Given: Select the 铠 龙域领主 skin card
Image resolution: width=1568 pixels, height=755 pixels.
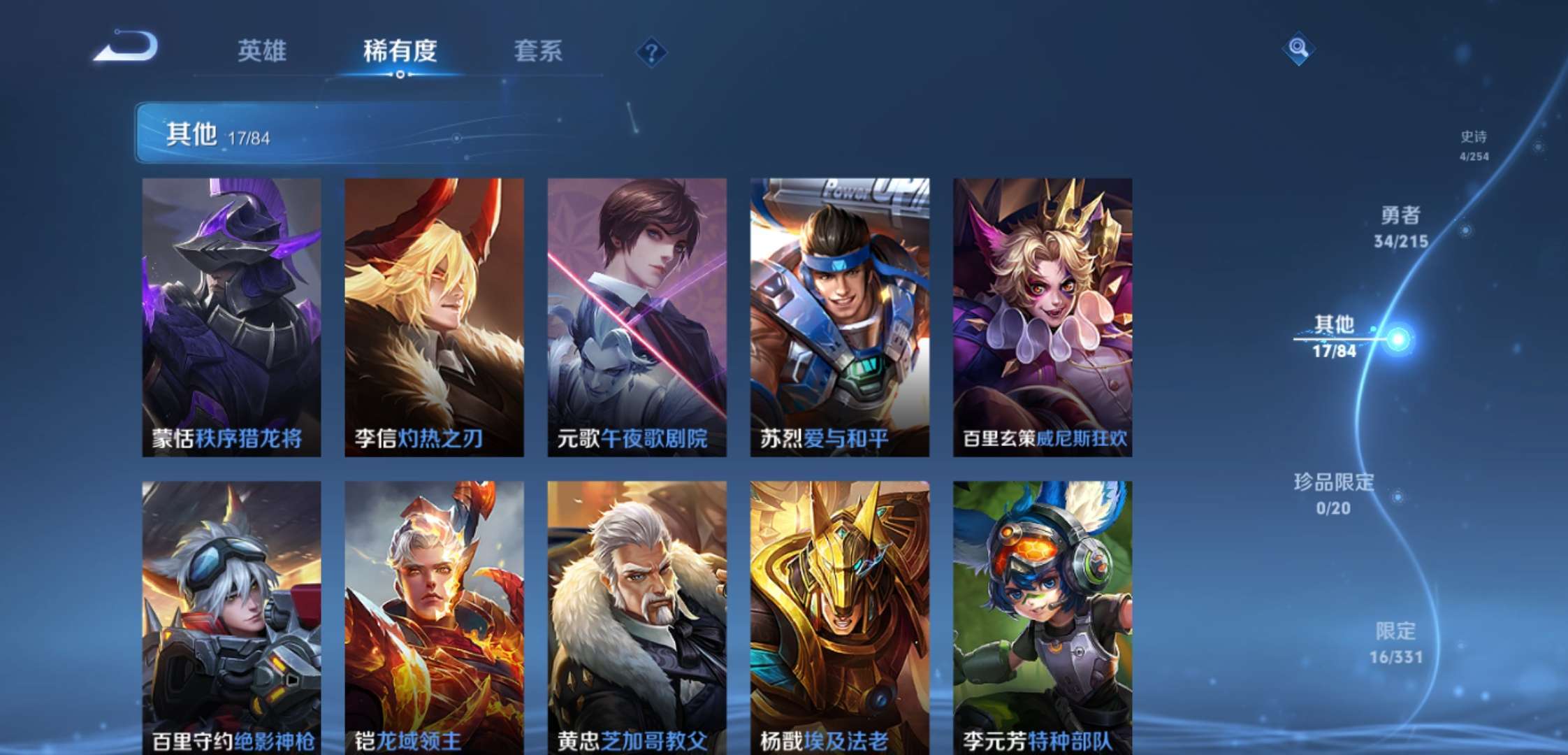Looking at the screenshot, I should point(434,617).
